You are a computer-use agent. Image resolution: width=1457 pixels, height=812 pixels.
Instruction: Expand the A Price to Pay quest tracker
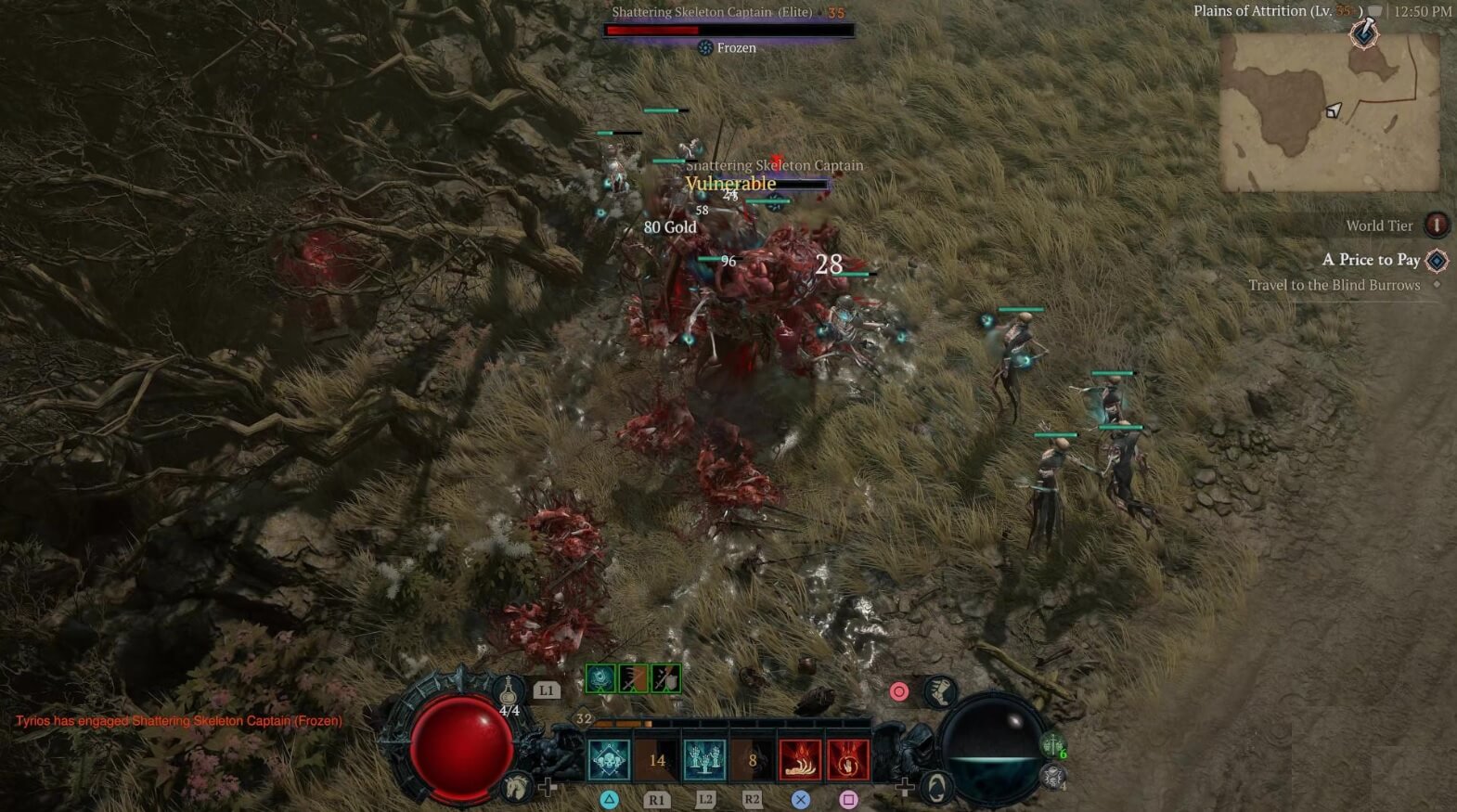click(1373, 260)
